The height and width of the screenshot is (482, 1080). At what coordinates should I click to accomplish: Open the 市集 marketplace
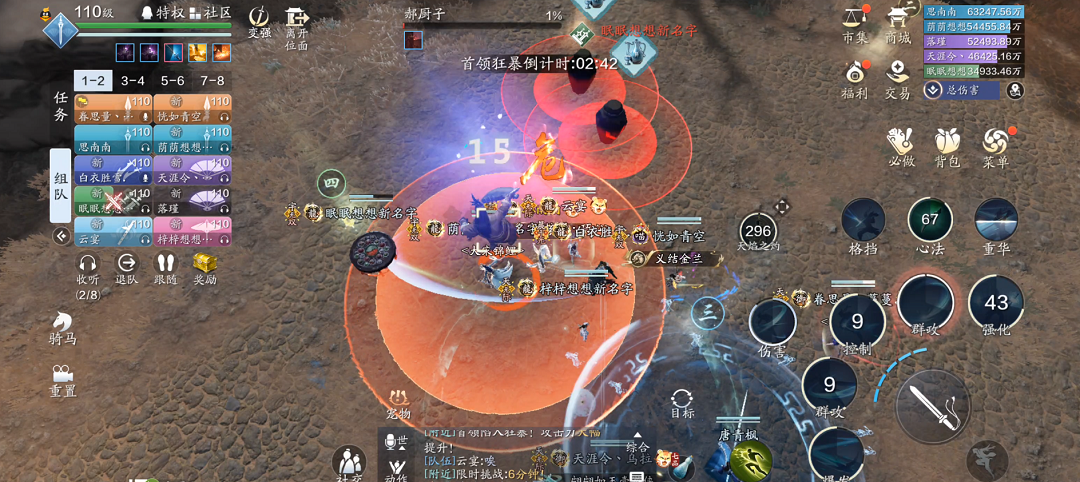(855, 24)
